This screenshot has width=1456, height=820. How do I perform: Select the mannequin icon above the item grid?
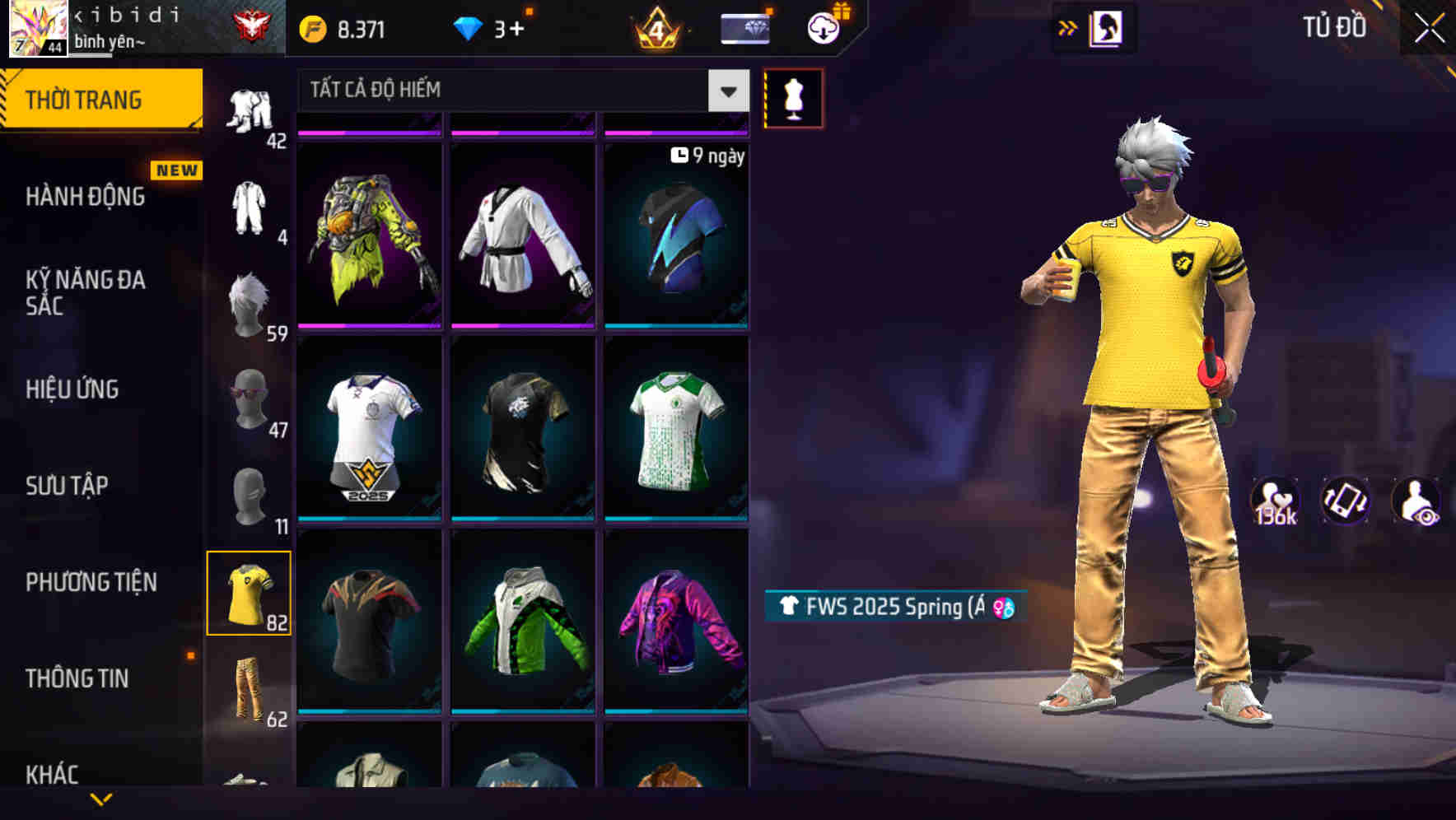[793, 97]
